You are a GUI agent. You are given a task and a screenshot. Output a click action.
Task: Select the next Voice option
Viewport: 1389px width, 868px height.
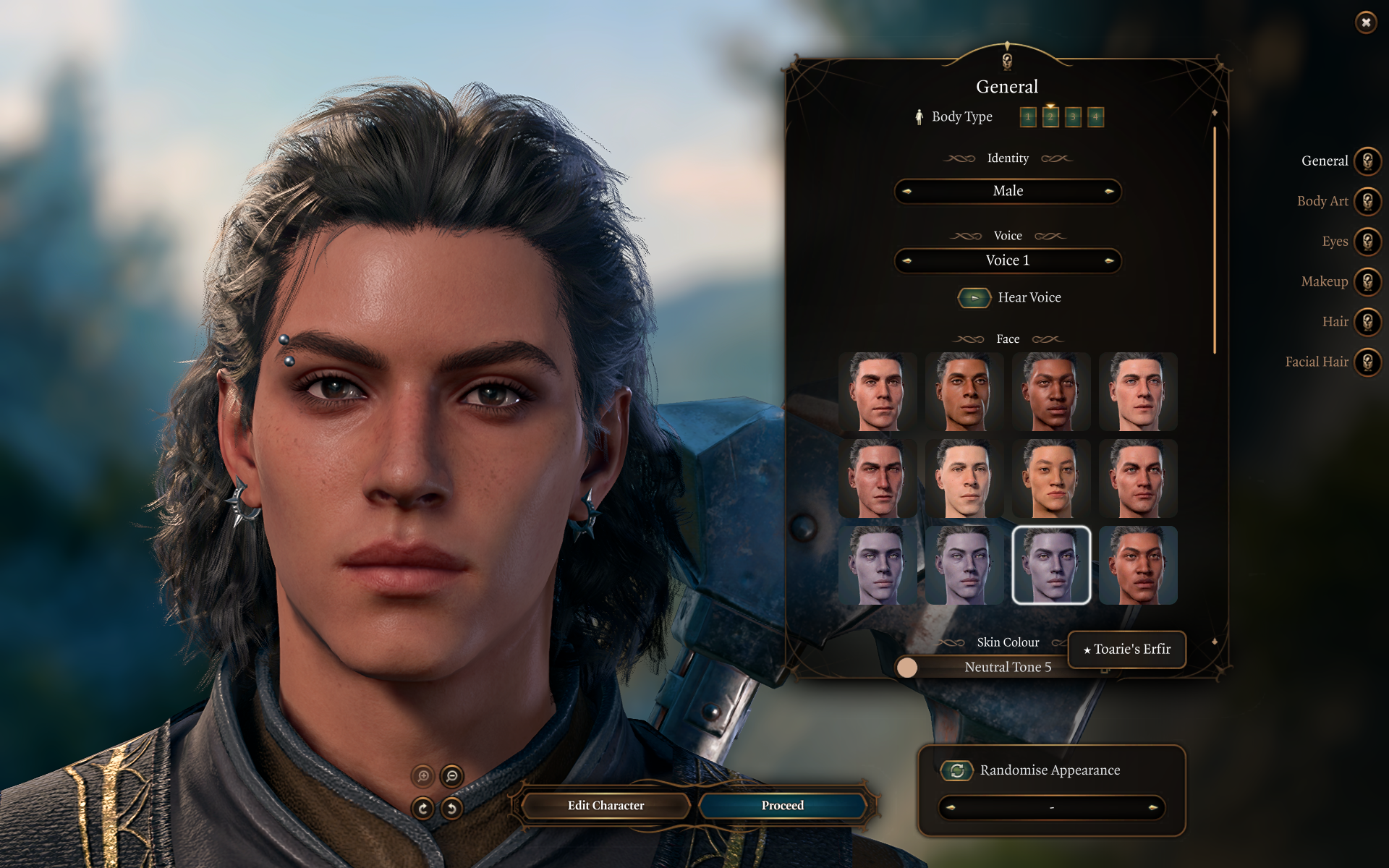(1108, 261)
